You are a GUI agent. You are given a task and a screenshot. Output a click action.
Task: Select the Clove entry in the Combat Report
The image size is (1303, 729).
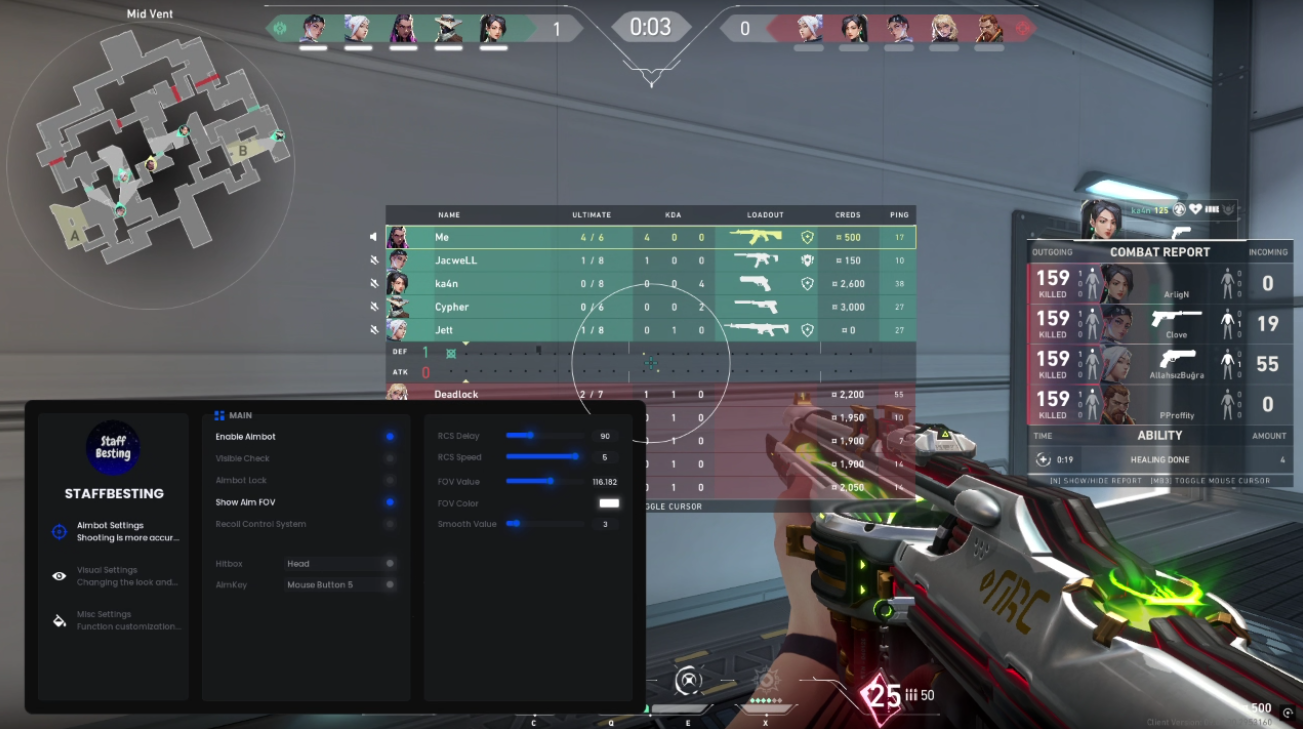(x=1160, y=323)
